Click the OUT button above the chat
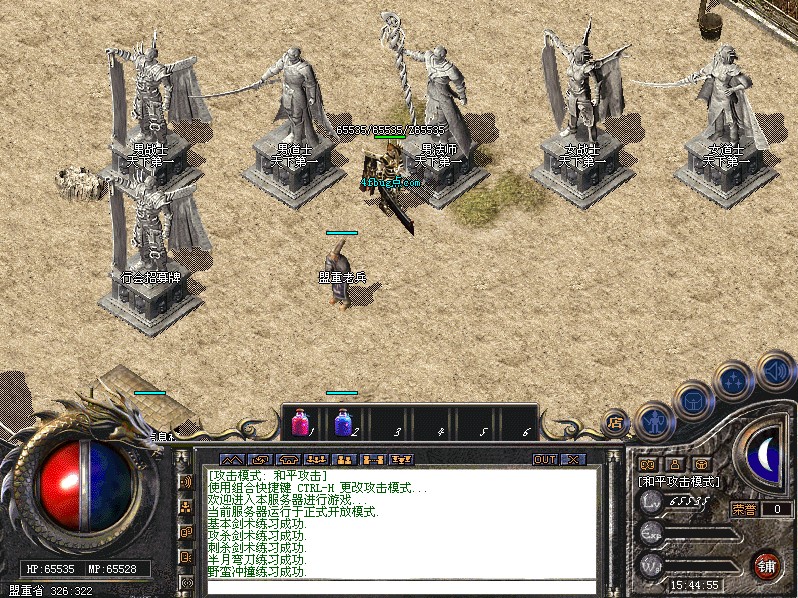Image resolution: width=798 pixels, height=598 pixels. pos(545,459)
